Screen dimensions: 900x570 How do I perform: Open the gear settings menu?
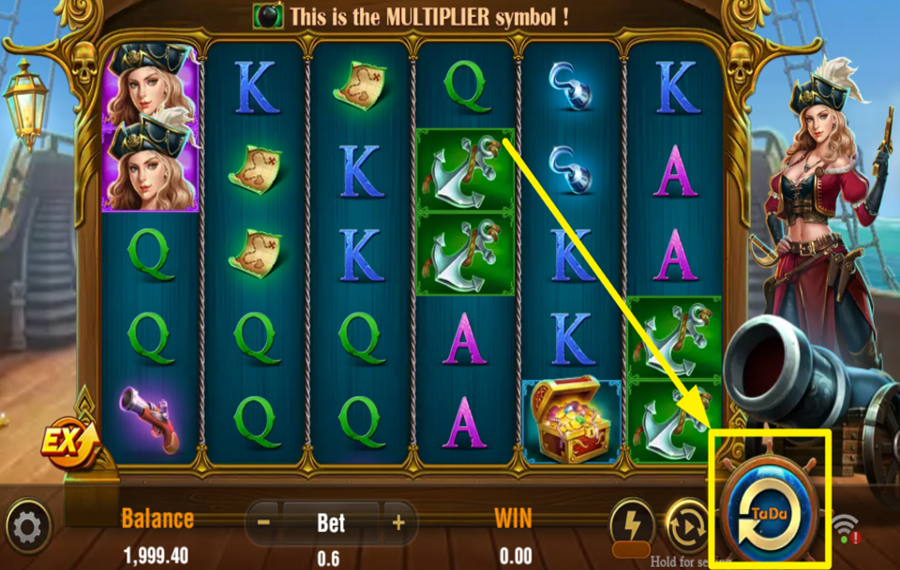28,526
